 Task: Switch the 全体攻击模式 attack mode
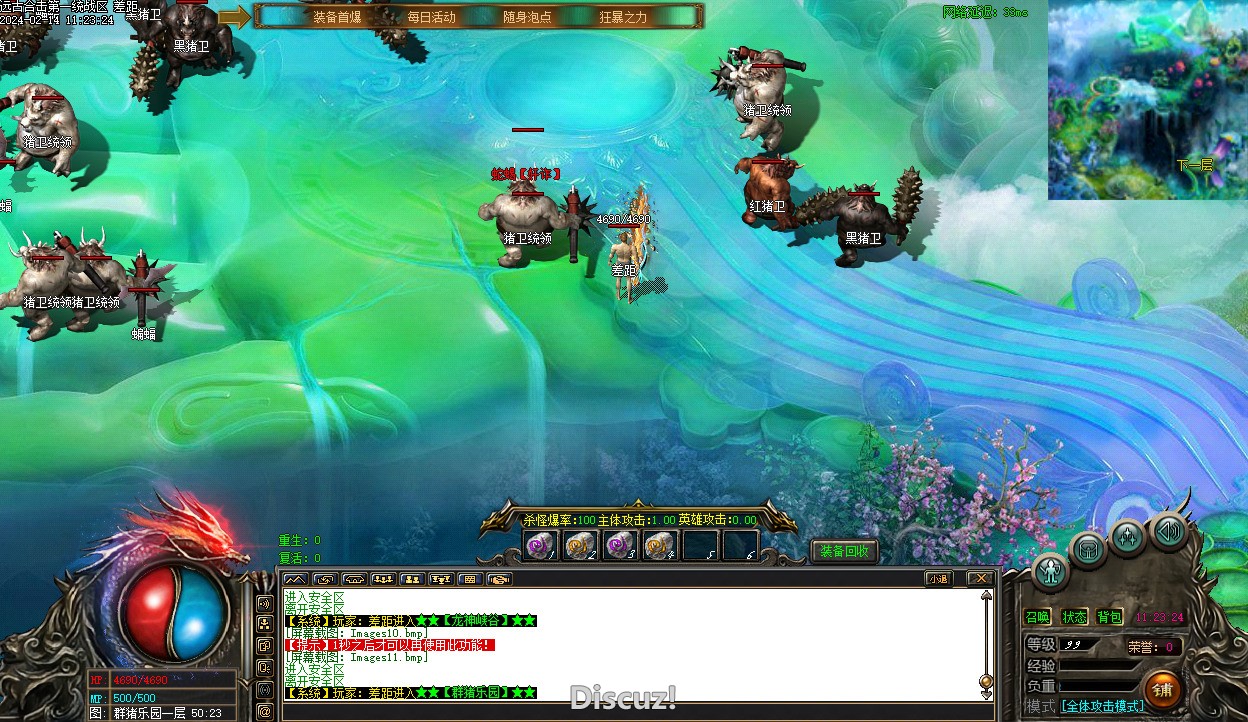[1102, 706]
